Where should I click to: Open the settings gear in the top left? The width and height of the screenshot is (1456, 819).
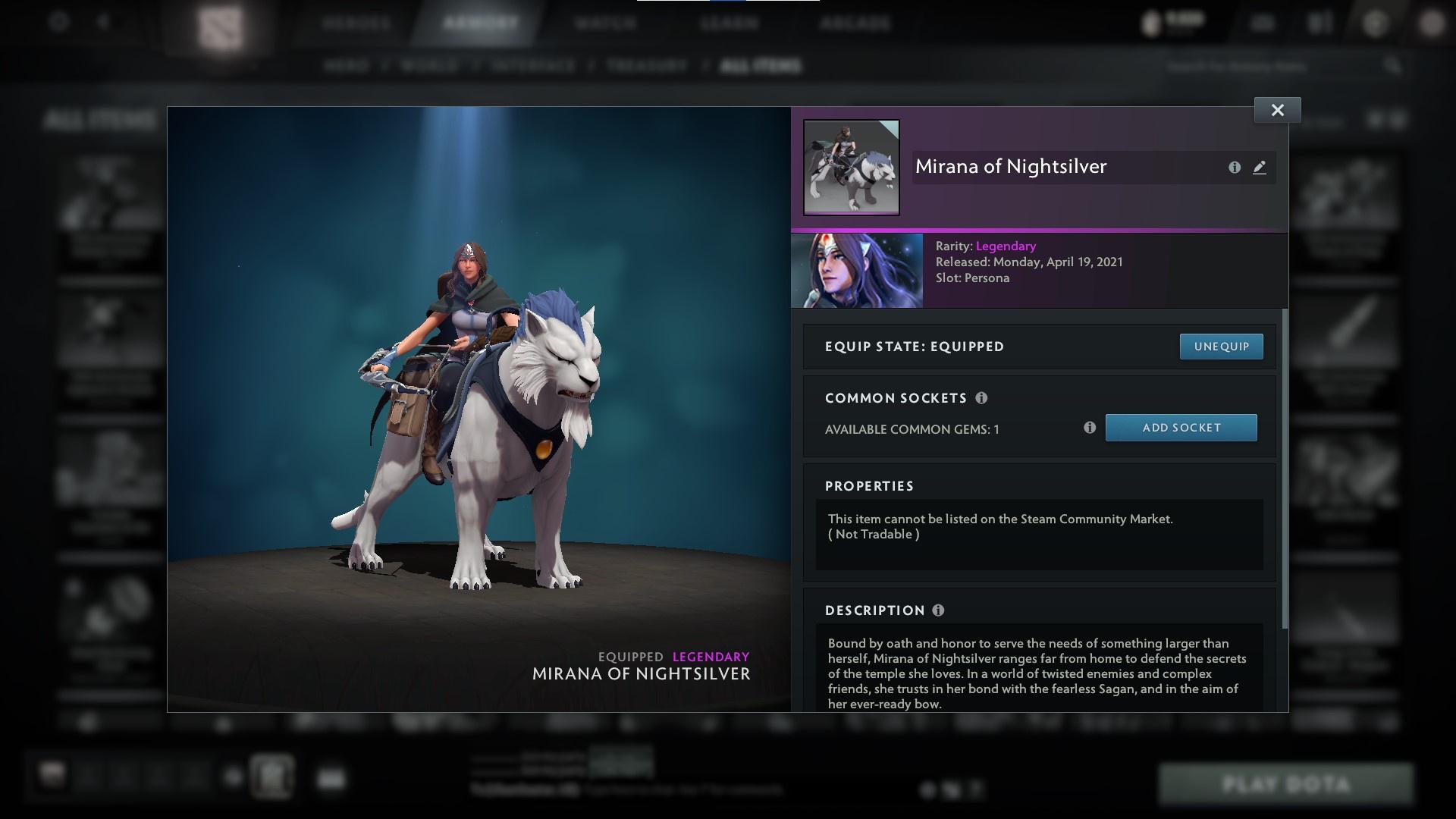coord(57,22)
